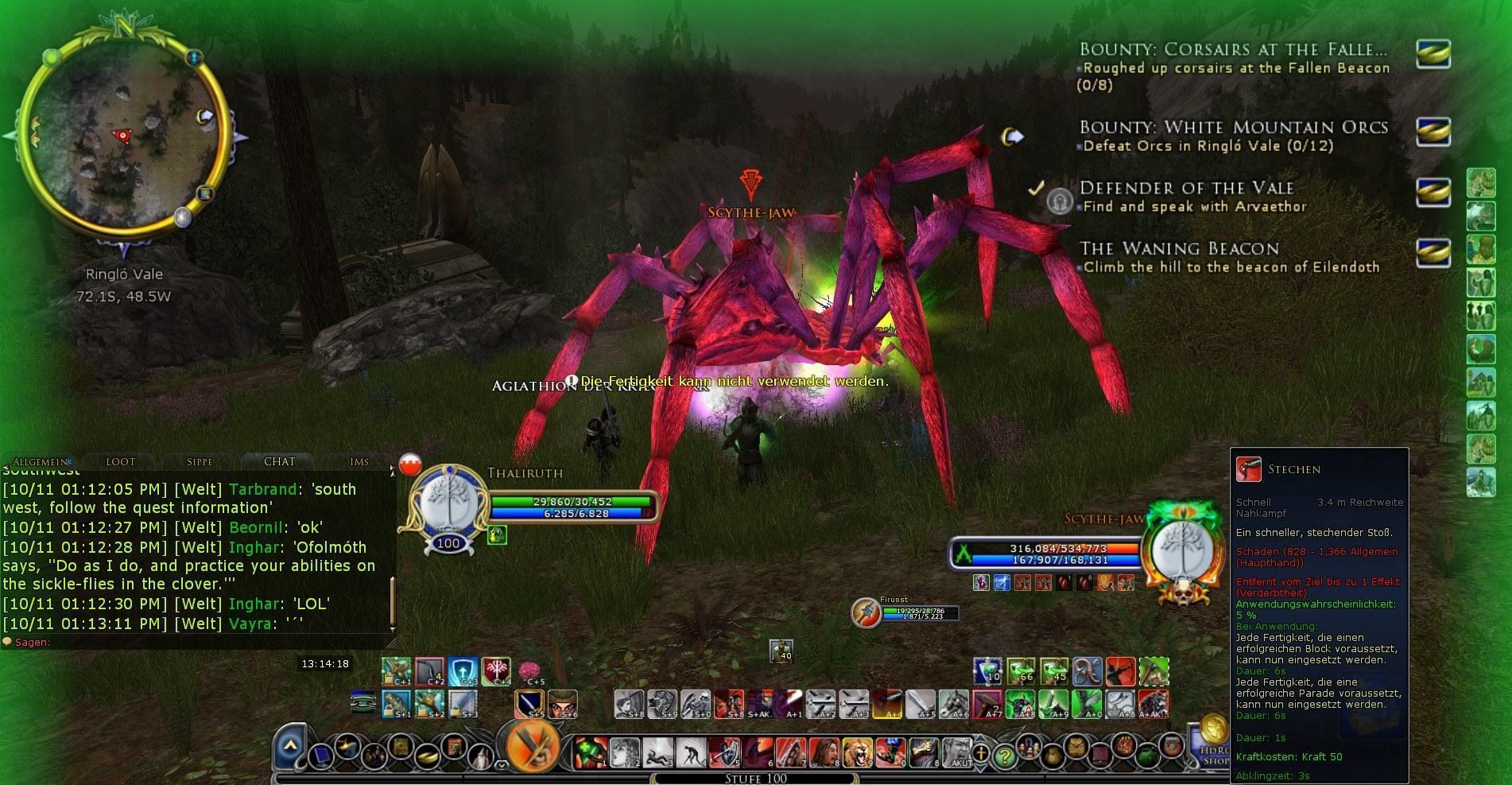This screenshot has height=785, width=1512.
Task: Open the Sippe chat tab
Action: [200, 461]
